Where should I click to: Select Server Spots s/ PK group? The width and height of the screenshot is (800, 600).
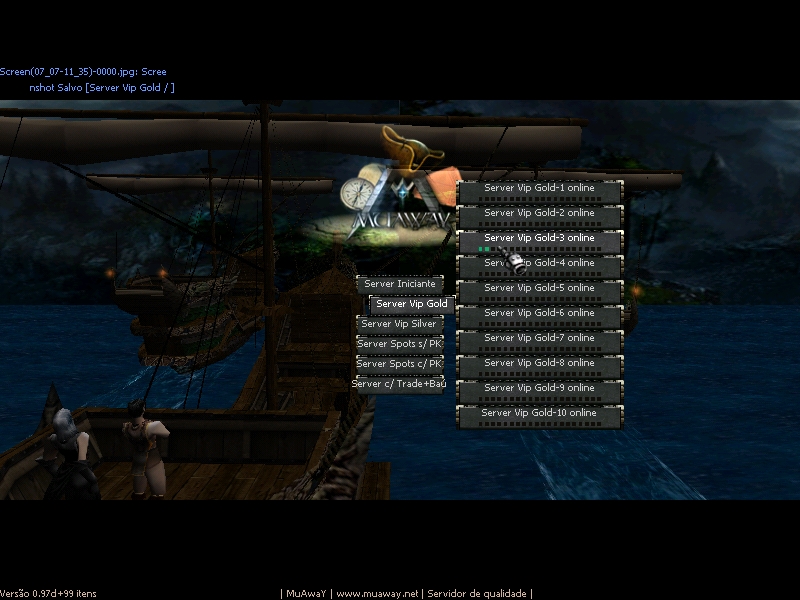tap(400, 344)
